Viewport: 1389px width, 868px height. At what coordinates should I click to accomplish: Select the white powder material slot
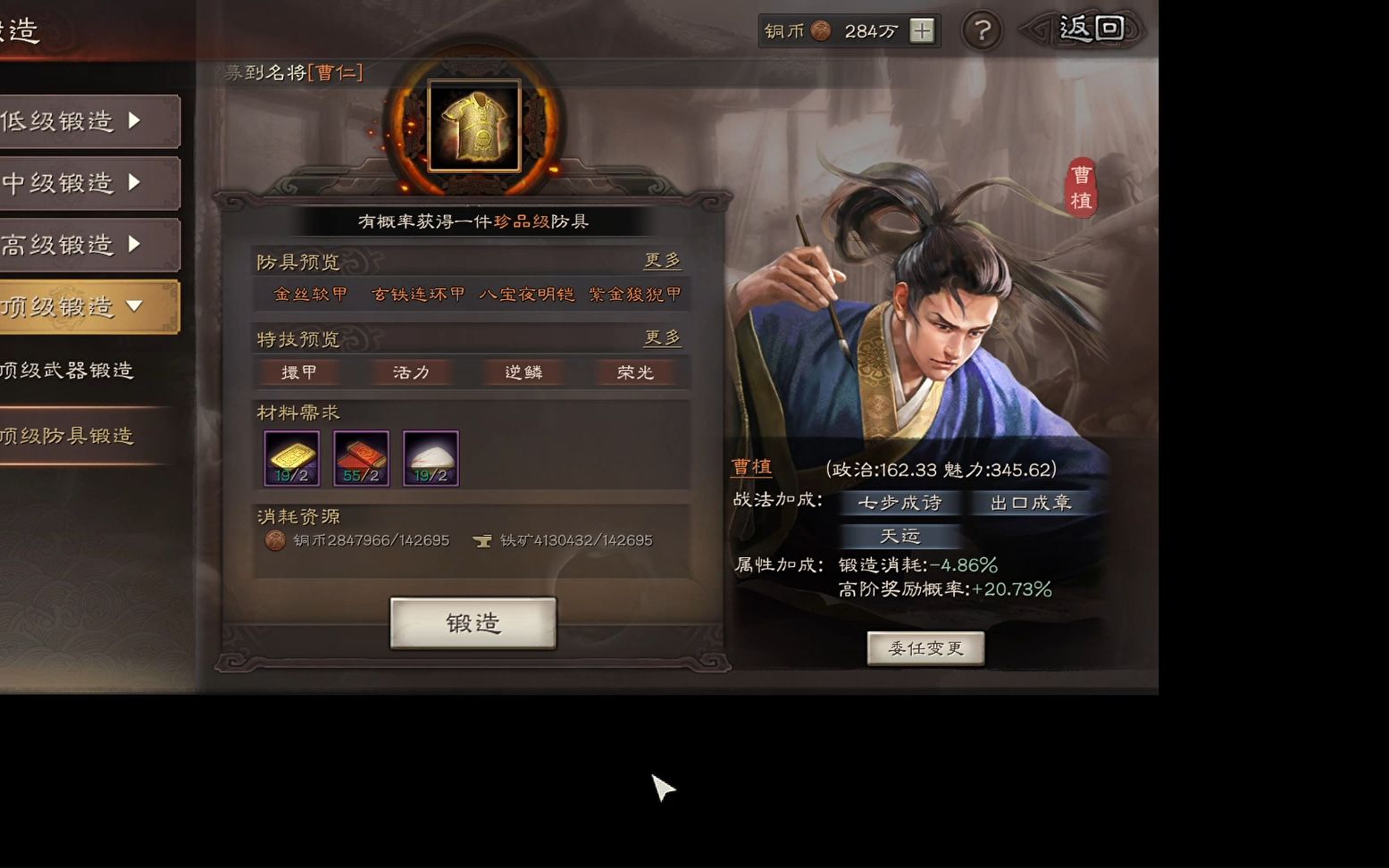point(431,458)
